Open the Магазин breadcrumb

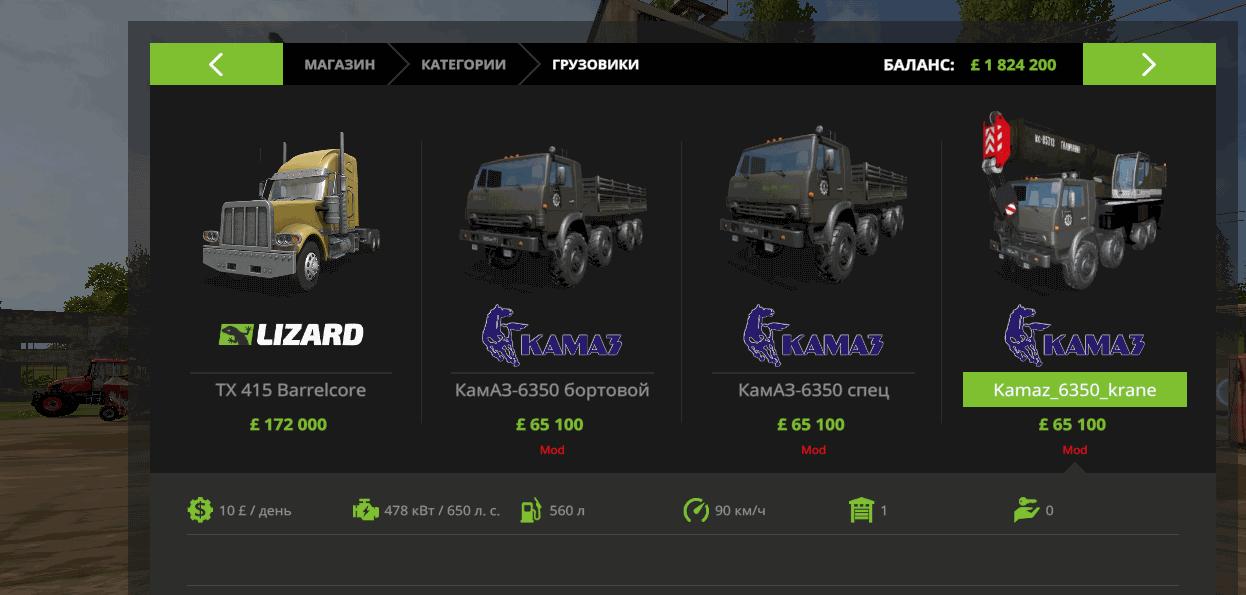(339, 65)
